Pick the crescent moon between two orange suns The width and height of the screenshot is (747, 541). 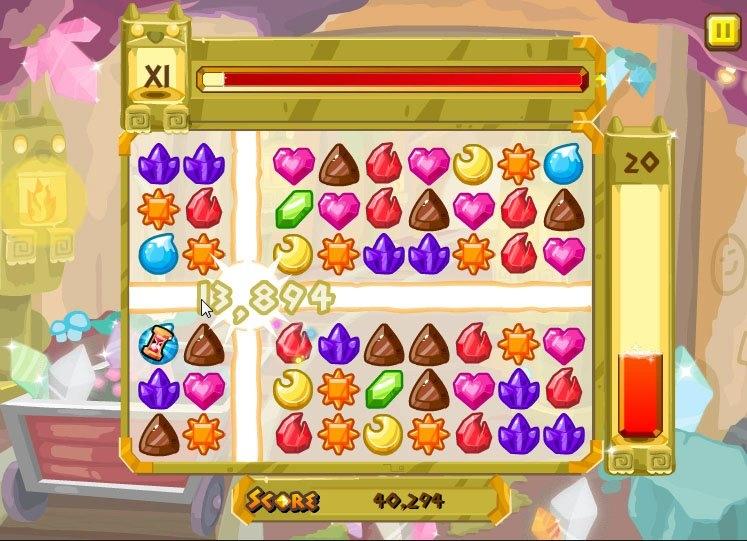[x=383, y=433]
